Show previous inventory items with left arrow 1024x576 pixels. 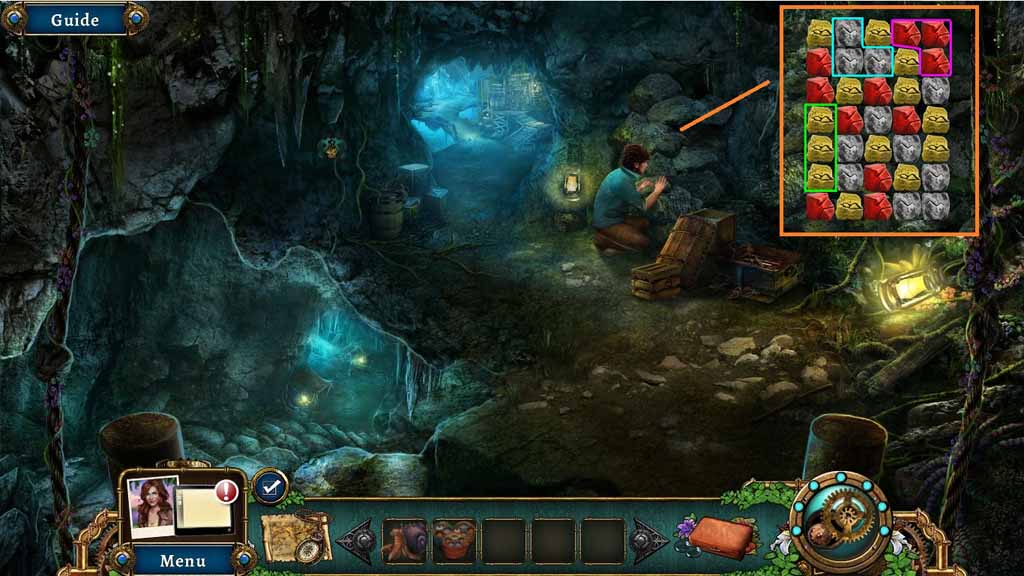(356, 540)
